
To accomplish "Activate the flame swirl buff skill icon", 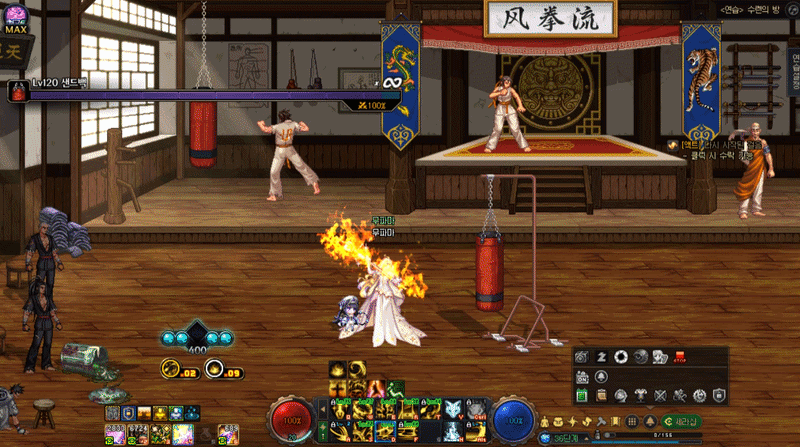I will click(x=374, y=388).
